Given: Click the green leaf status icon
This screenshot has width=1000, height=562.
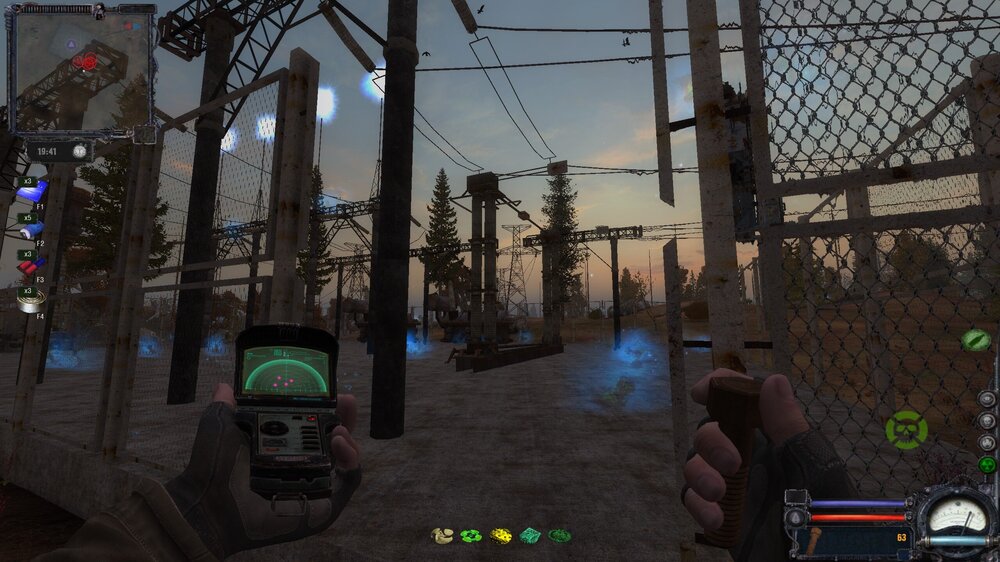Looking at the screenshot, I should pos(975,340).
